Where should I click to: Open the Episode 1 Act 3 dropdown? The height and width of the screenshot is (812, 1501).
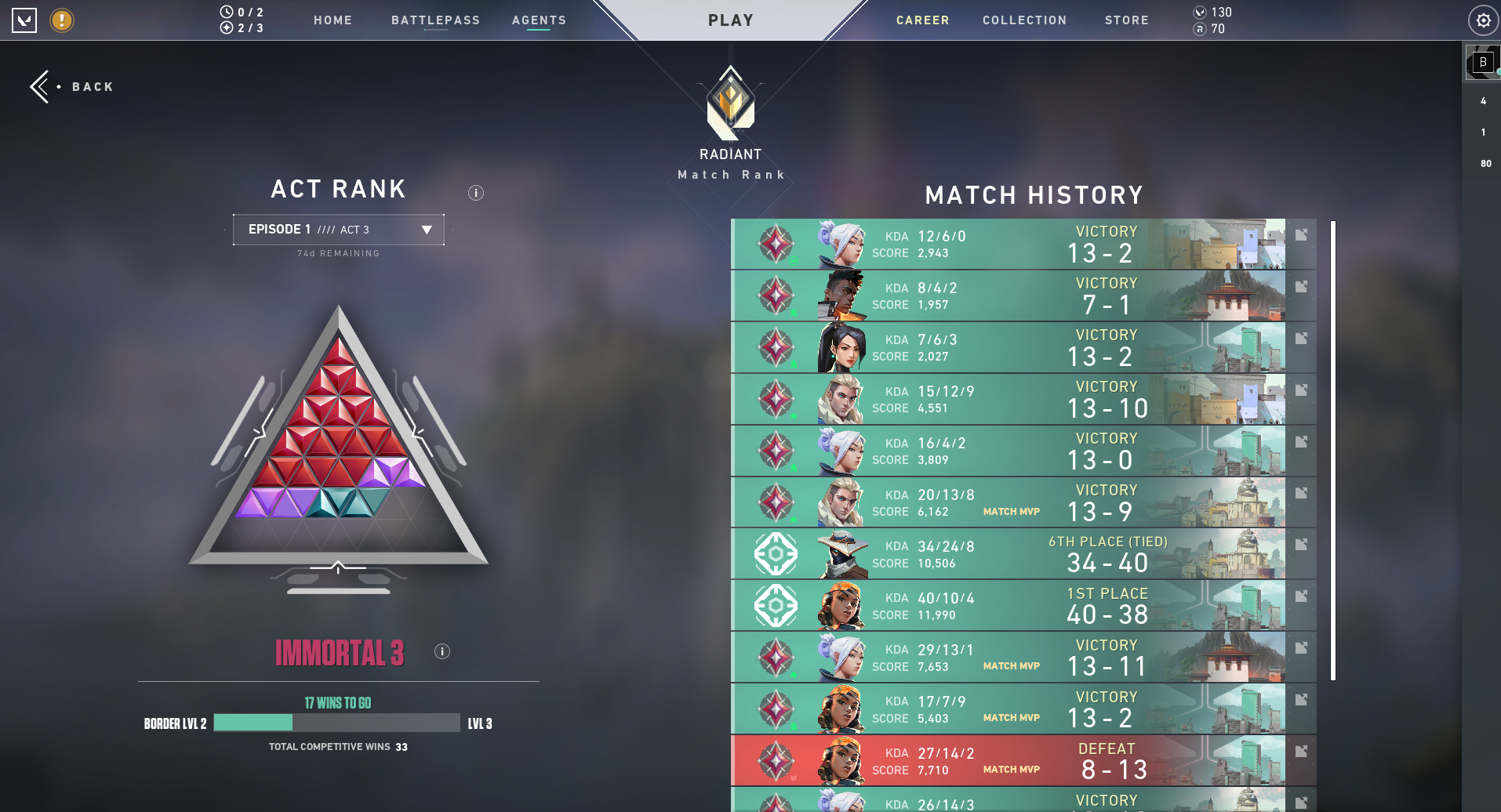[x=338, y=229]
